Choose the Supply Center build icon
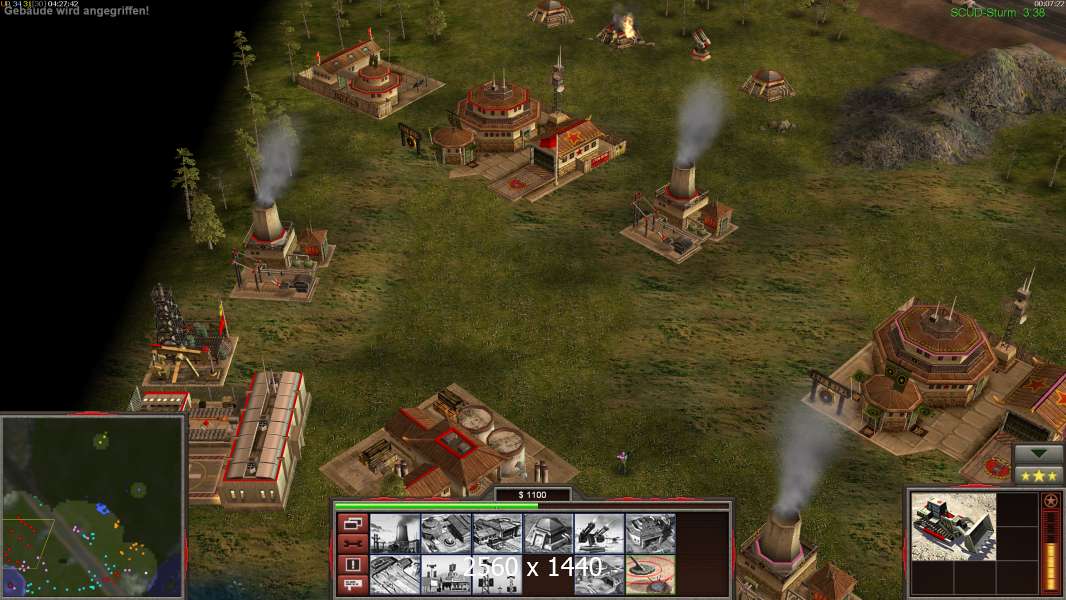1066x600 pixels. pyautogui.click(x=497, y=534)
